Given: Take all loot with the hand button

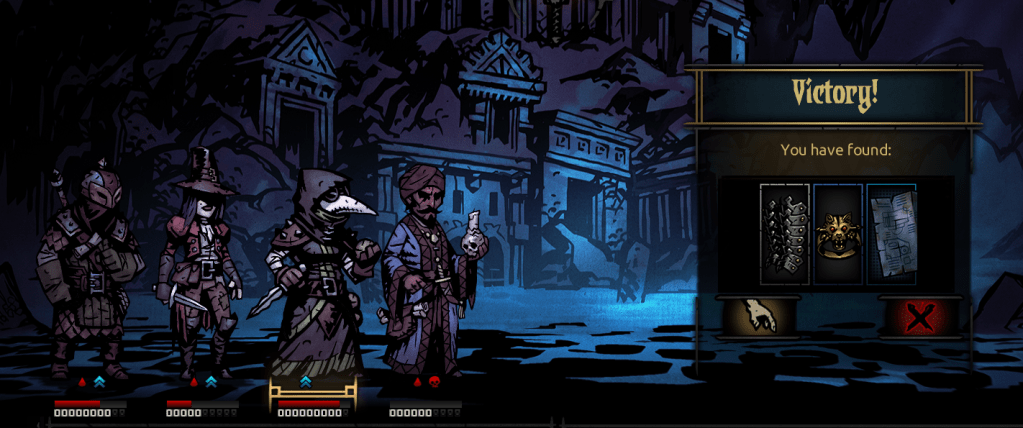Looking at the screenshot, I should click(x=760, y=316).
